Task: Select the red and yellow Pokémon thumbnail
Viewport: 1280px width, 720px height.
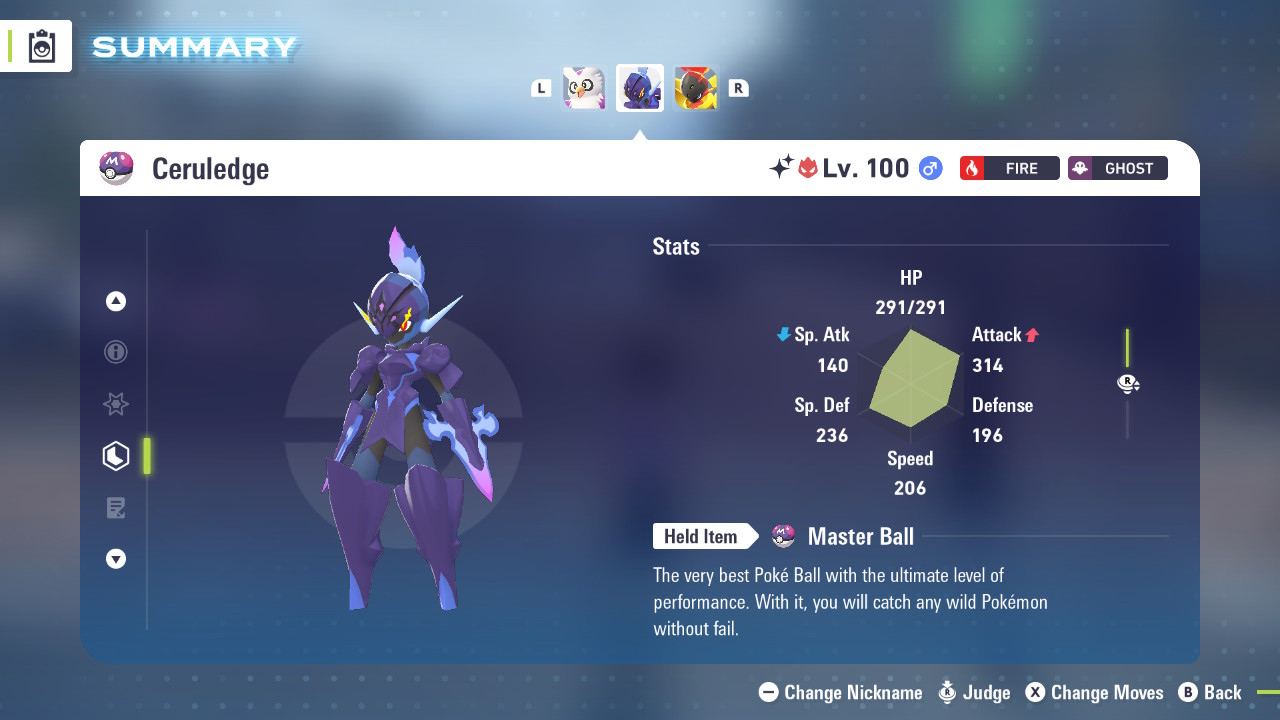Action: pyautogui.click(x=696, y=88)
